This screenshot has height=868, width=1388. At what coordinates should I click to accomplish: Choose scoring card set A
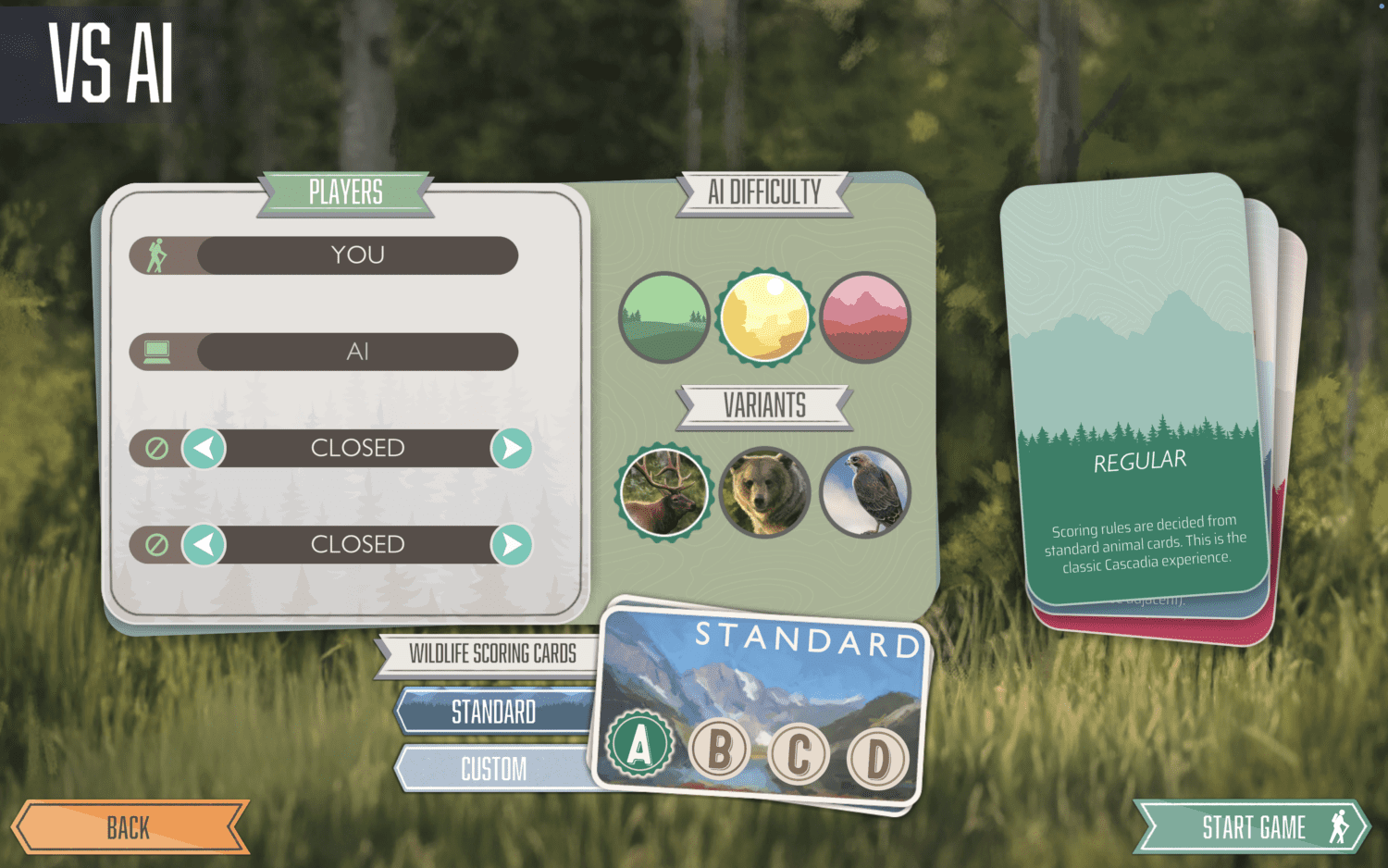pyautogui.click(x=639, y=745)
